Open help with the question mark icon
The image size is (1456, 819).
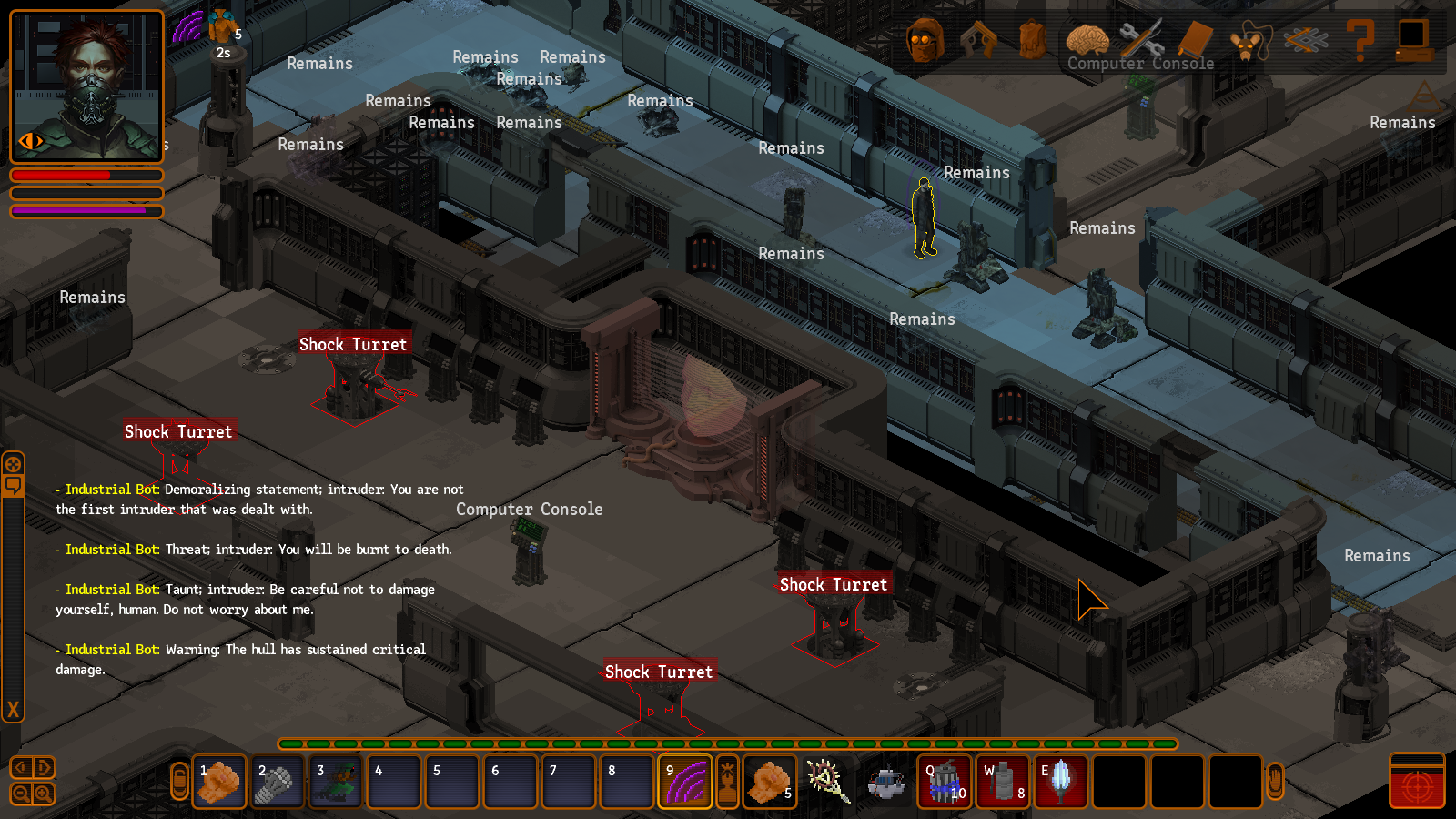pos(1360,40)
